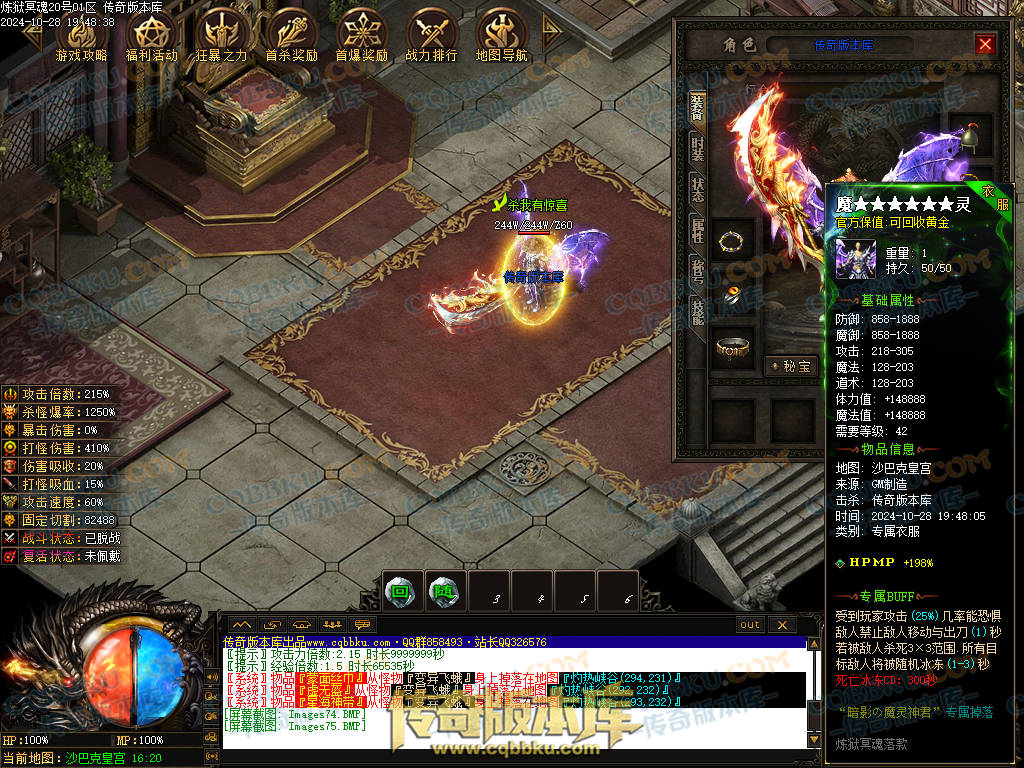Switch to the 技能 skills tab

point(697,311)
